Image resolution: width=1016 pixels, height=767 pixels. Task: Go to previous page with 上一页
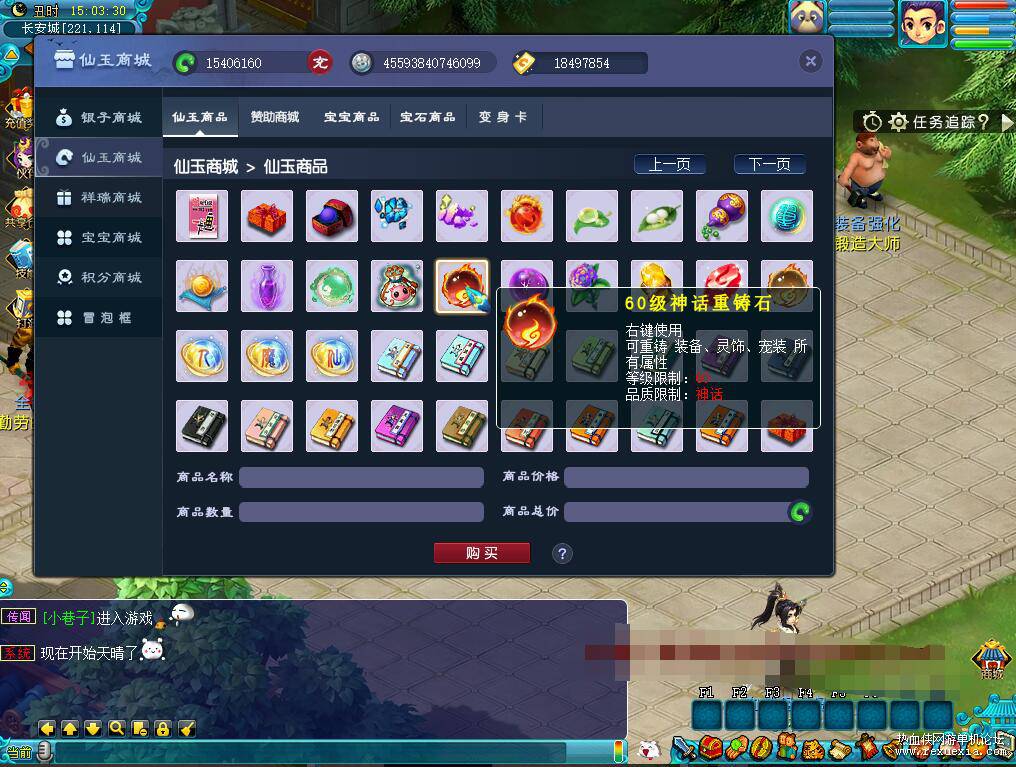coord(669,165)
